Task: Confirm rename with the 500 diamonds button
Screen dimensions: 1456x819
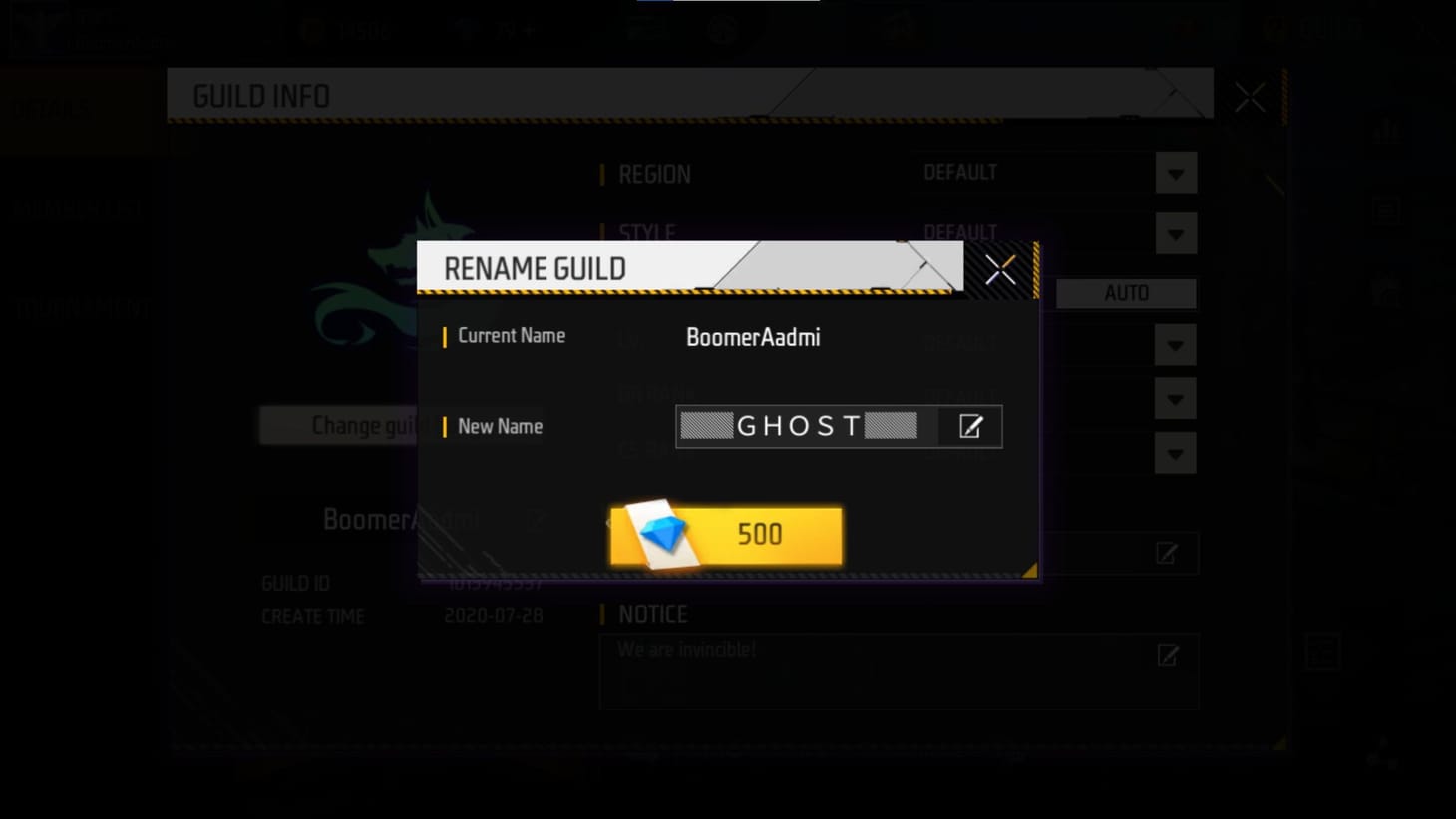Action: pyautogui.click(x=727, y=535)
